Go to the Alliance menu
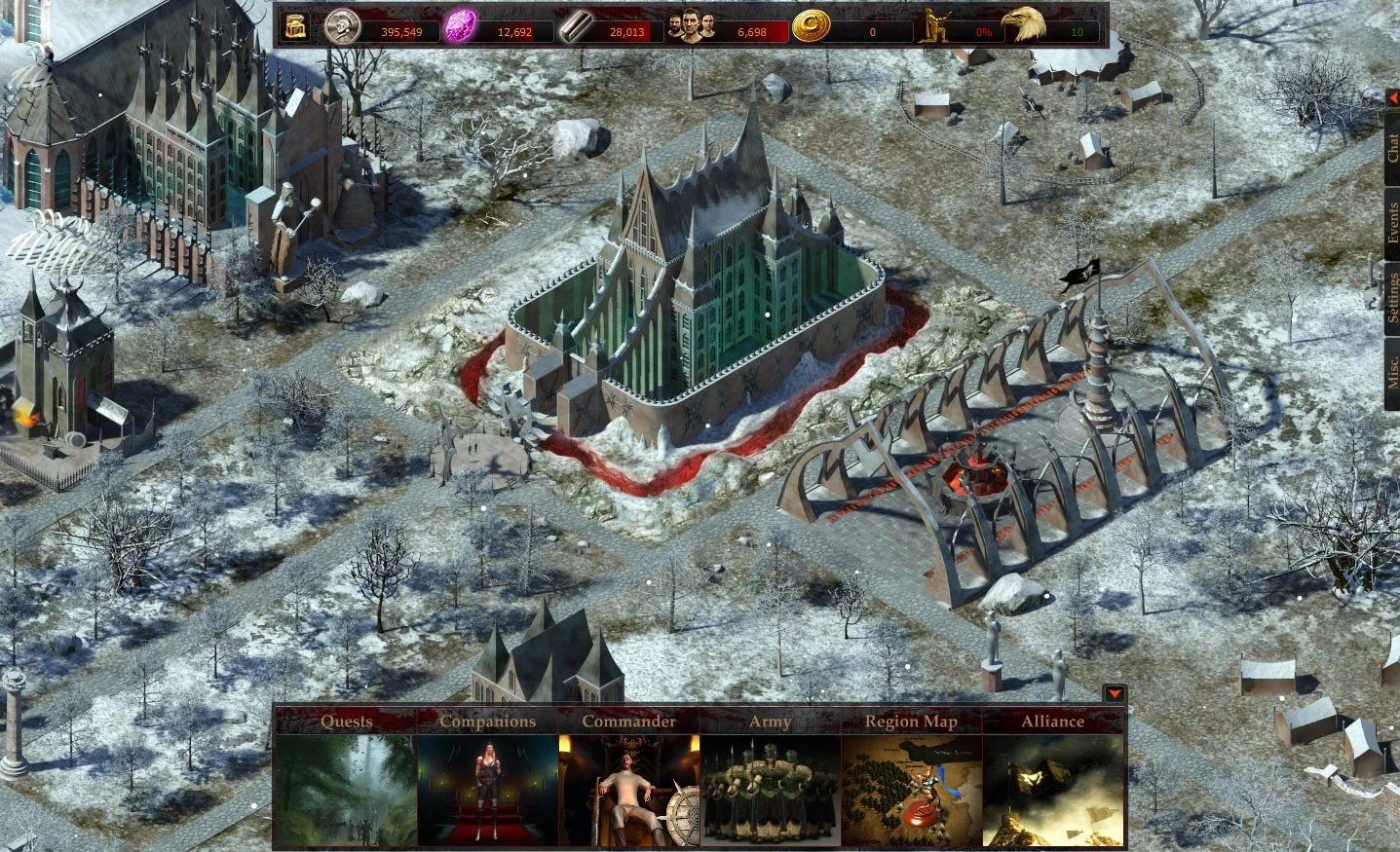1400x852 pixels. (1053, 779)
